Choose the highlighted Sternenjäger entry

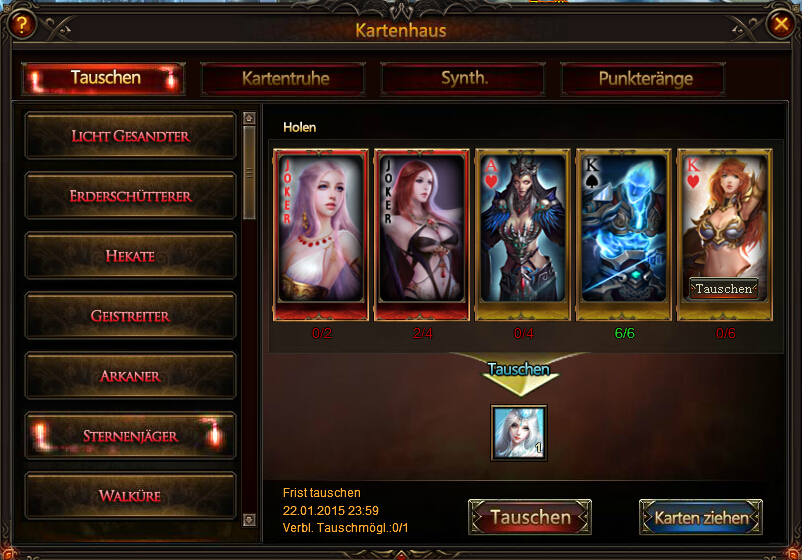pos(130,436)
